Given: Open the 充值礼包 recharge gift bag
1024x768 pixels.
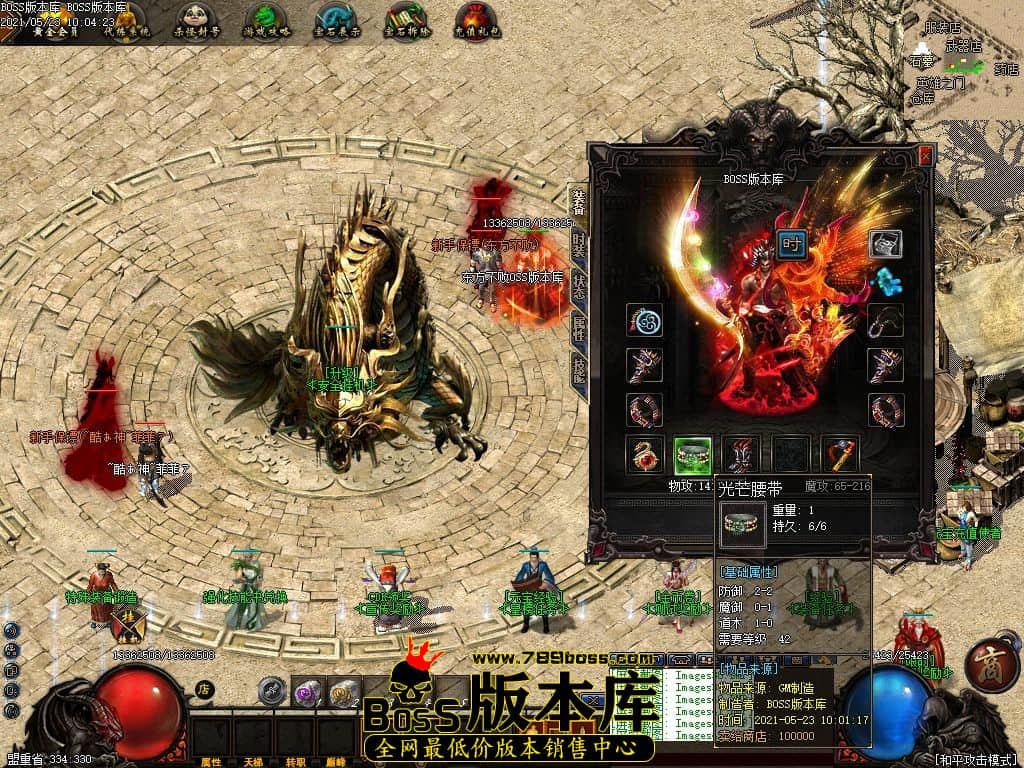Looking at the screenshot, I should point(476,18).
